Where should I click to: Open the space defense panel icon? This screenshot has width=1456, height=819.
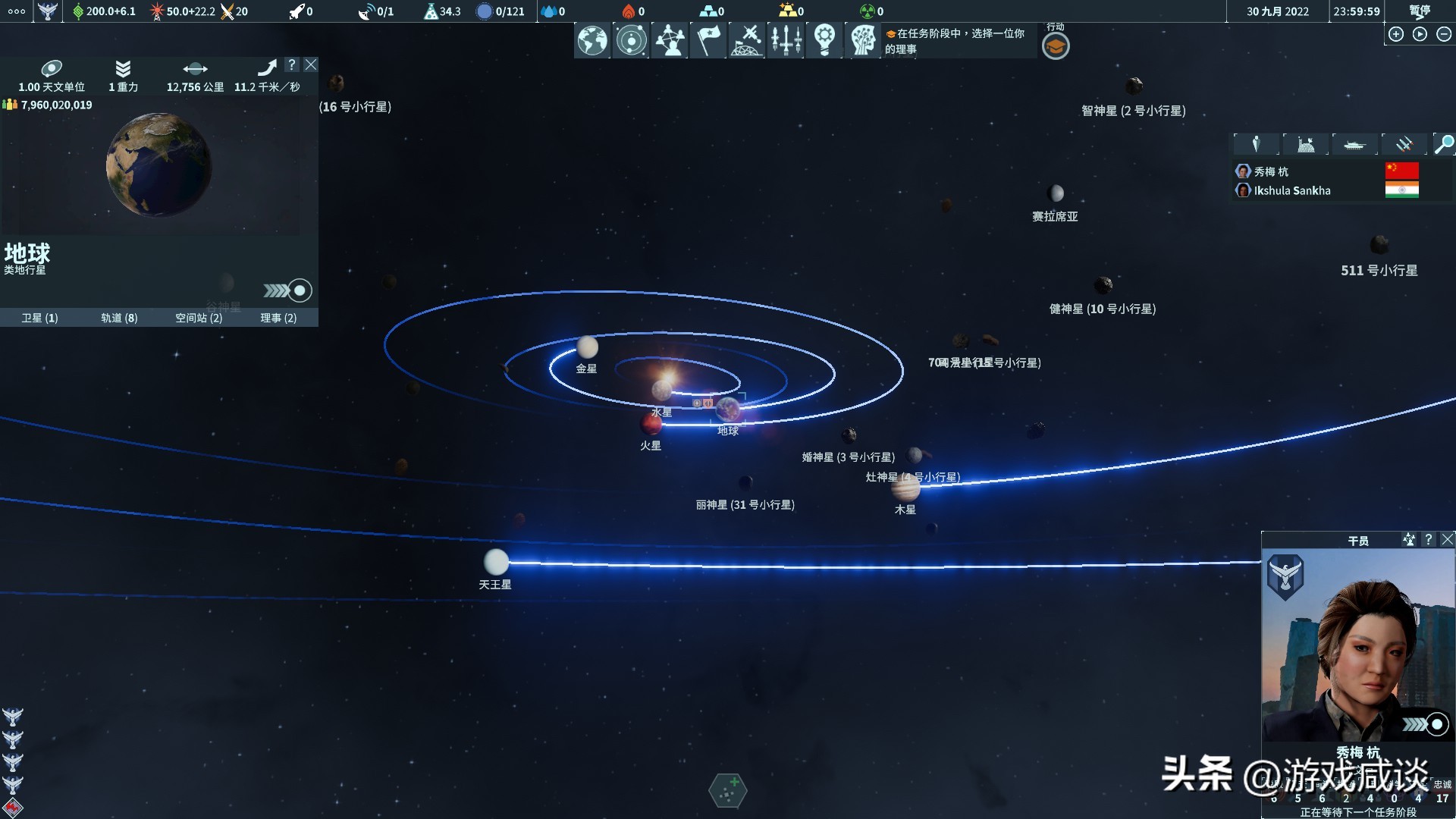747,40
